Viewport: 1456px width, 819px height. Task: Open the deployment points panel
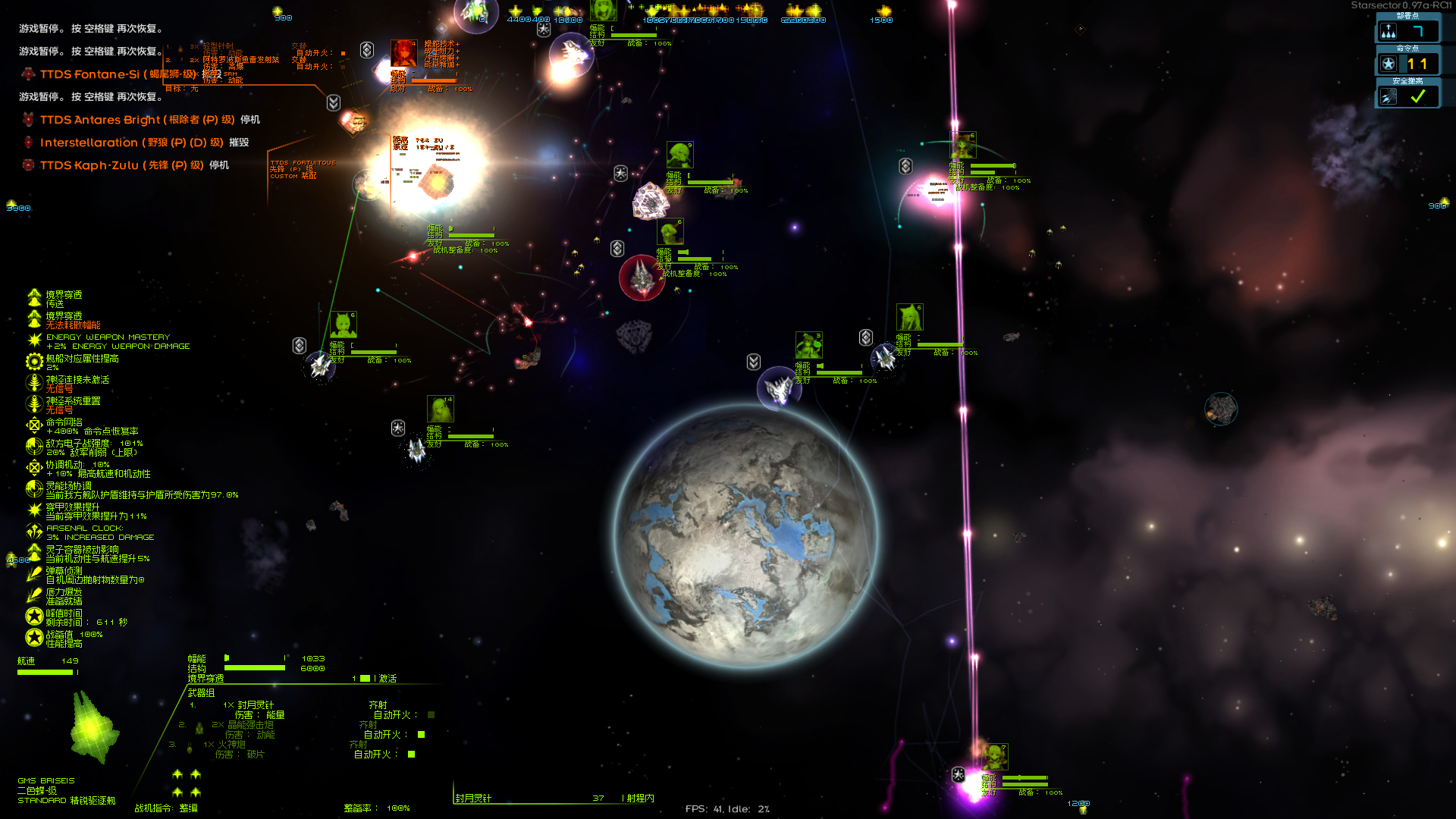coord(1407,31)
